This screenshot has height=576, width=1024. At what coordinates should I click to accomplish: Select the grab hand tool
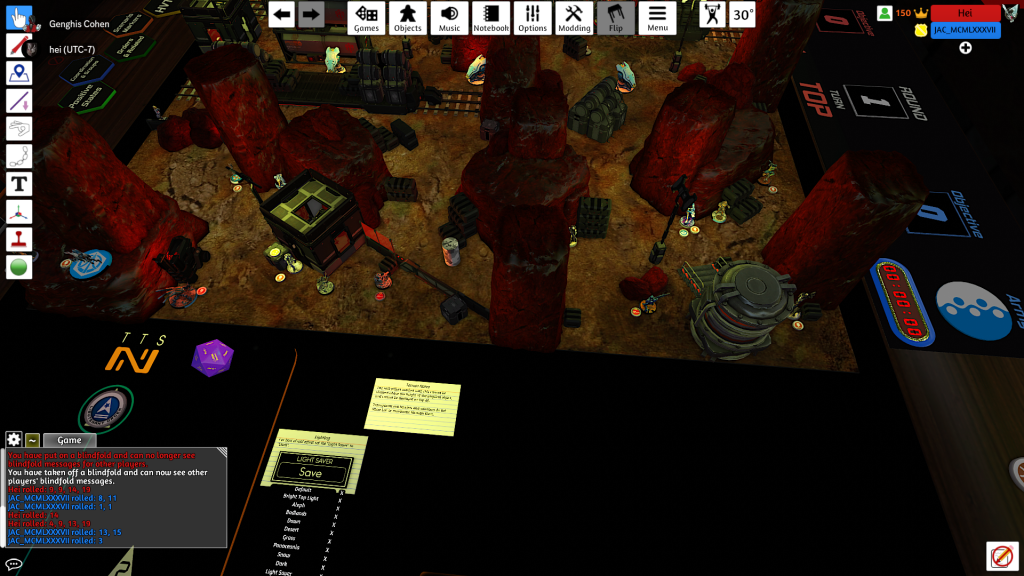[x=19, y=17]
